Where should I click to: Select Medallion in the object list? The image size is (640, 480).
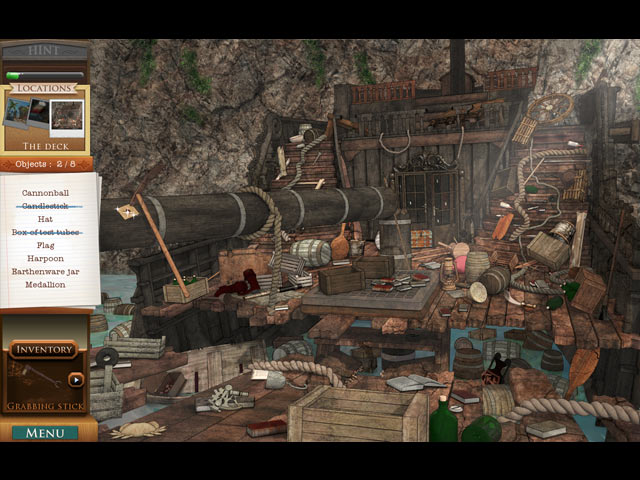click(45, 284)
